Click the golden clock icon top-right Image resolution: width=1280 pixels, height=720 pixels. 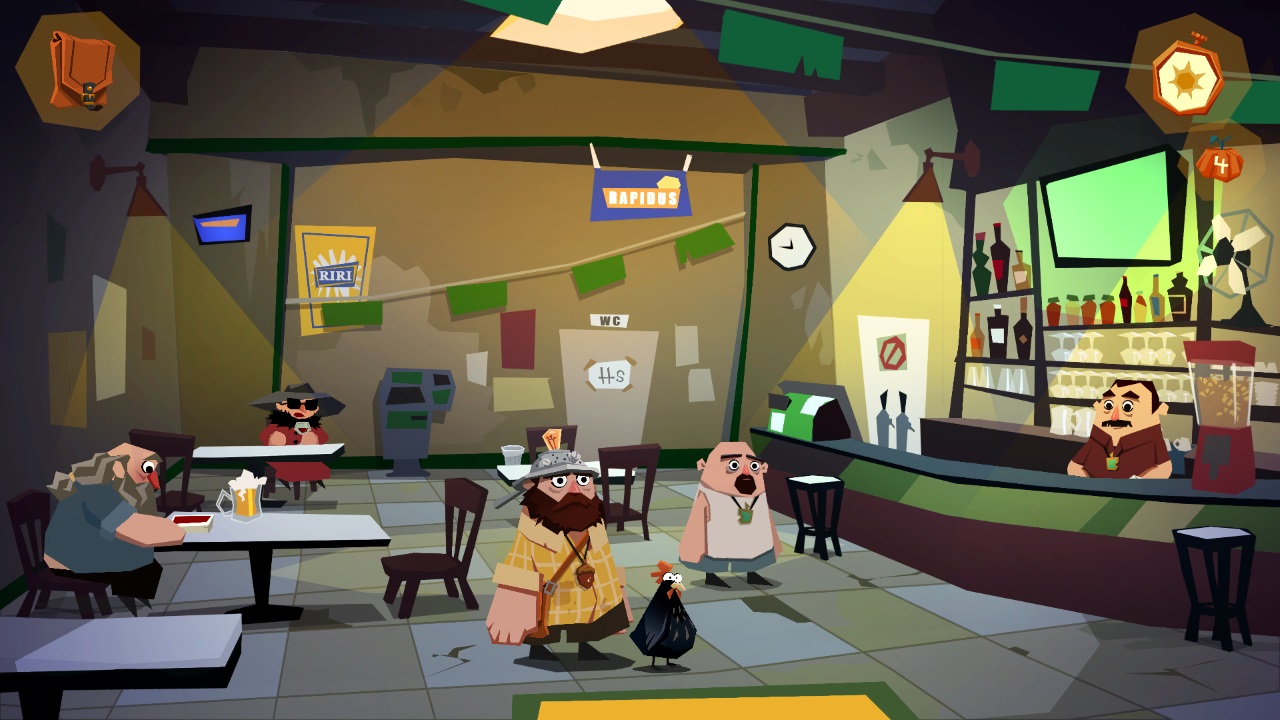[1186, 78]
